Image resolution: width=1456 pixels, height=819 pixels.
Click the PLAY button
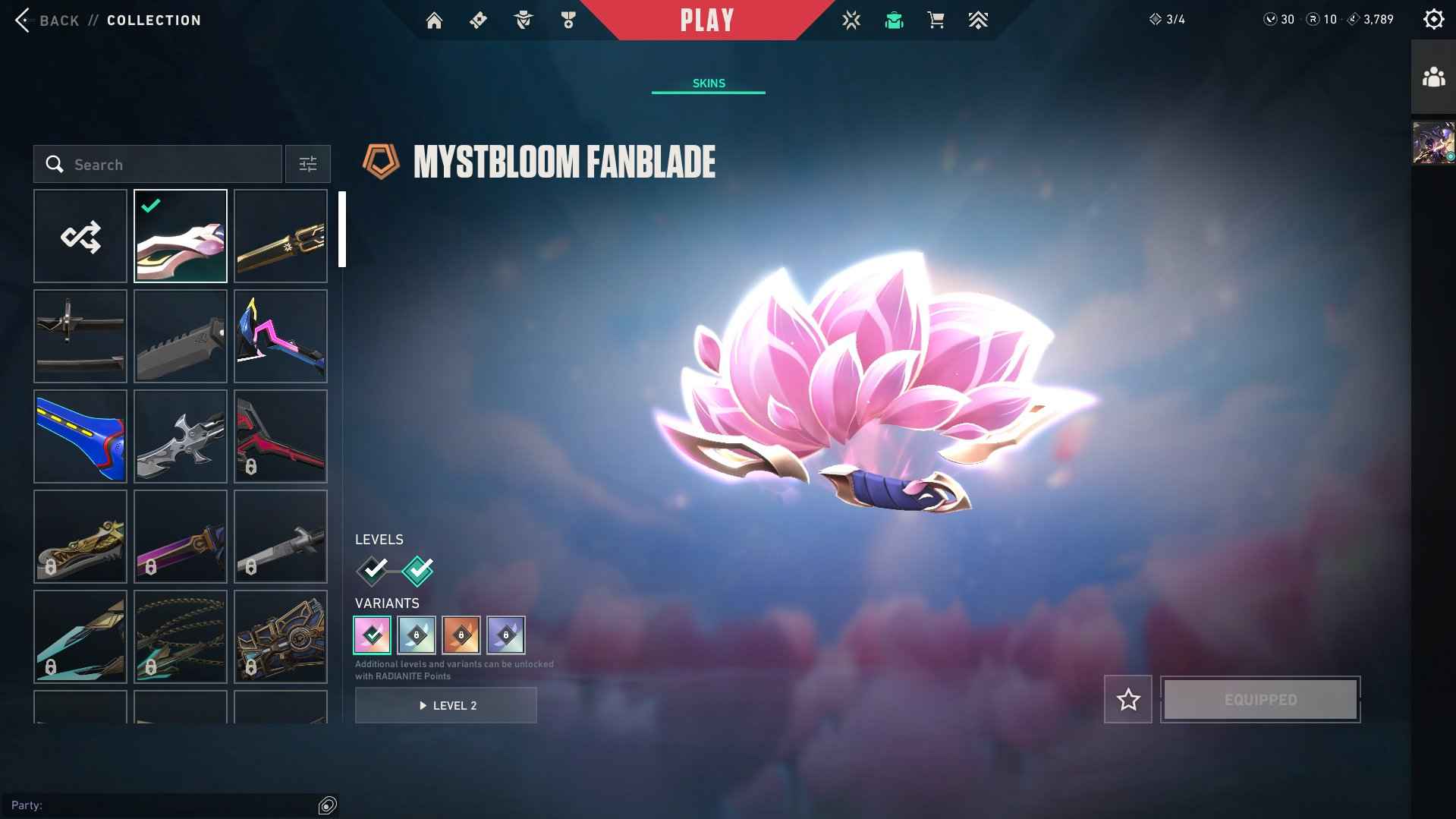707,20
